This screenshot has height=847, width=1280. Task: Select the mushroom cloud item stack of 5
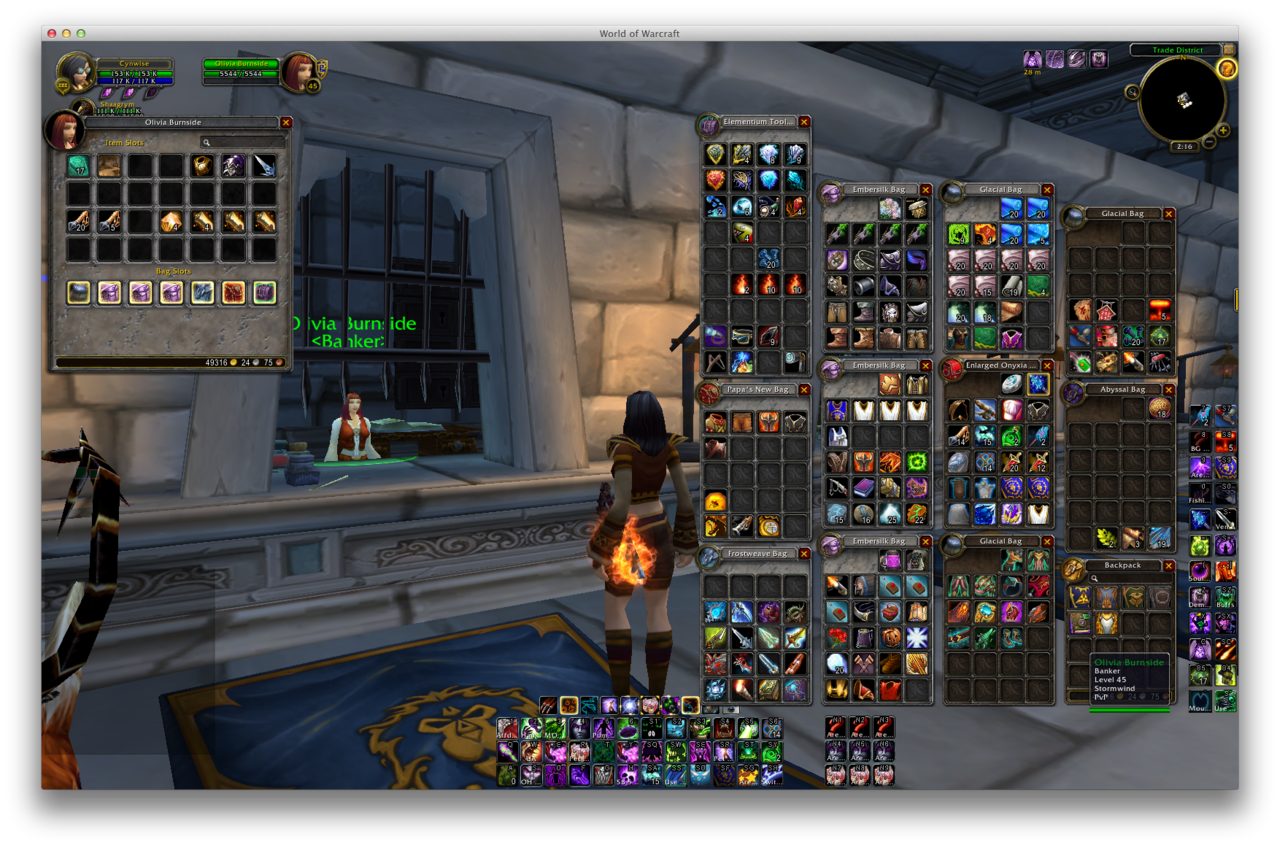coord(1159,310)
